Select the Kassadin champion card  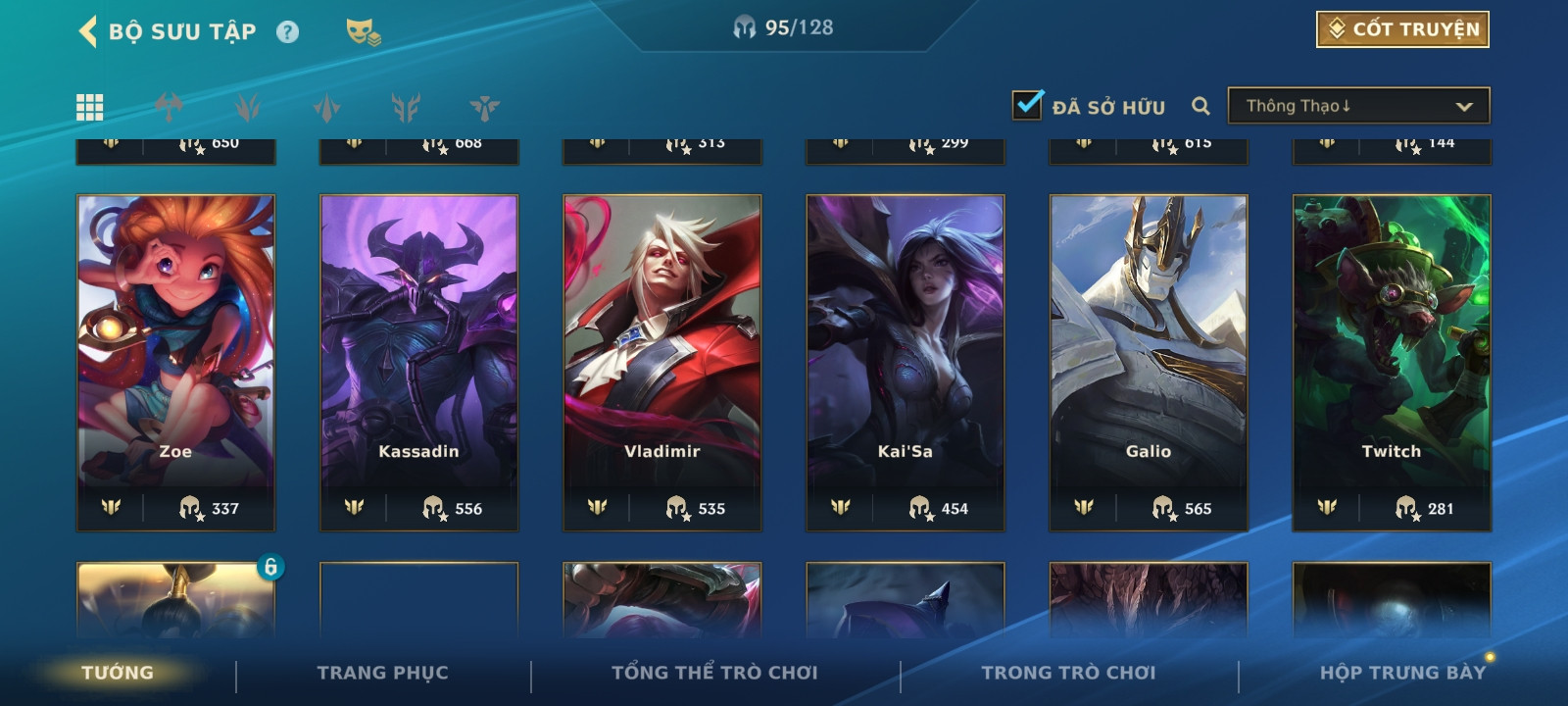pos(419,362)
